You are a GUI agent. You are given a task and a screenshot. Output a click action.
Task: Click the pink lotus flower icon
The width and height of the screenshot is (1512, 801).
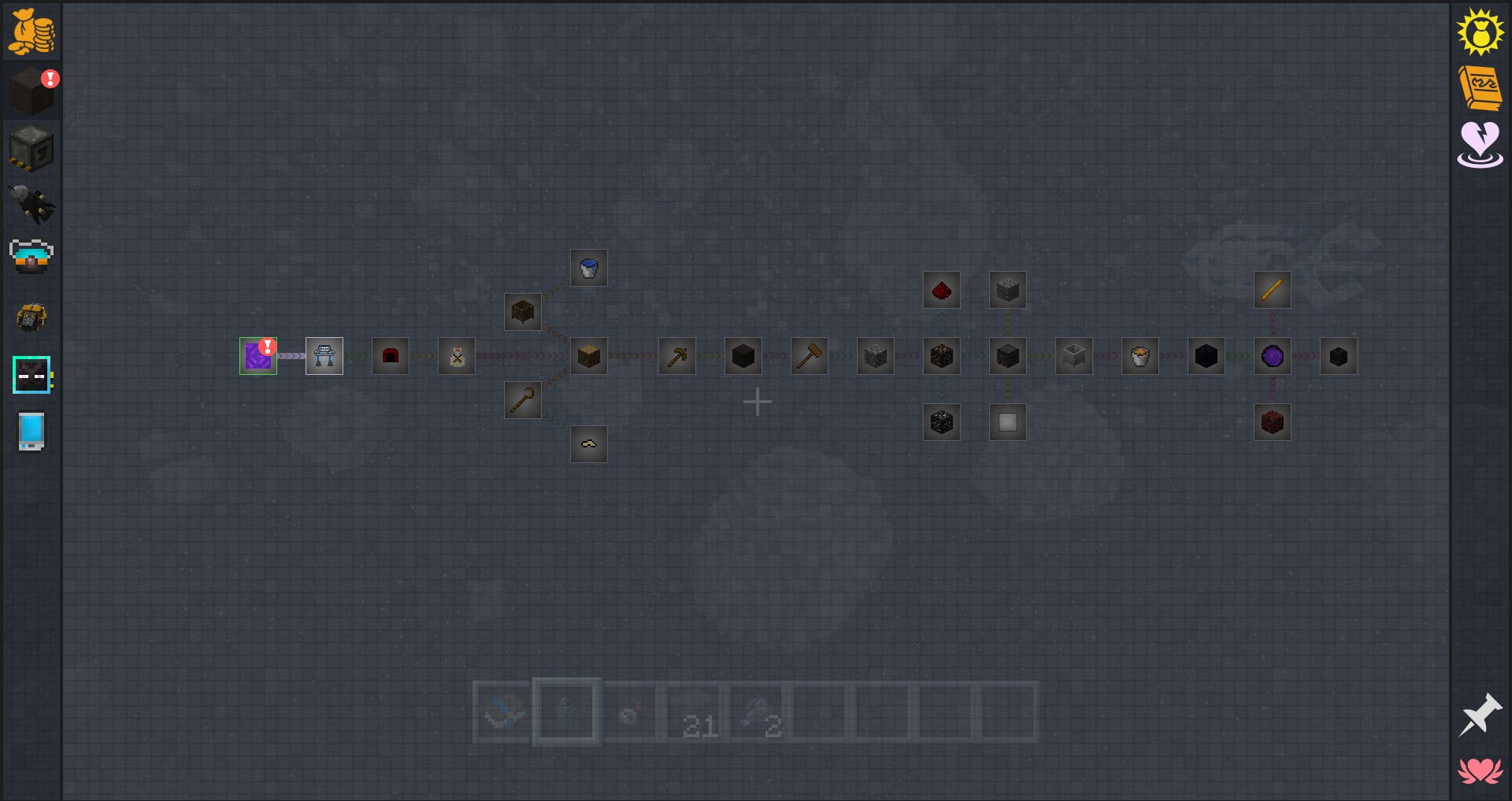point(1480,770)
